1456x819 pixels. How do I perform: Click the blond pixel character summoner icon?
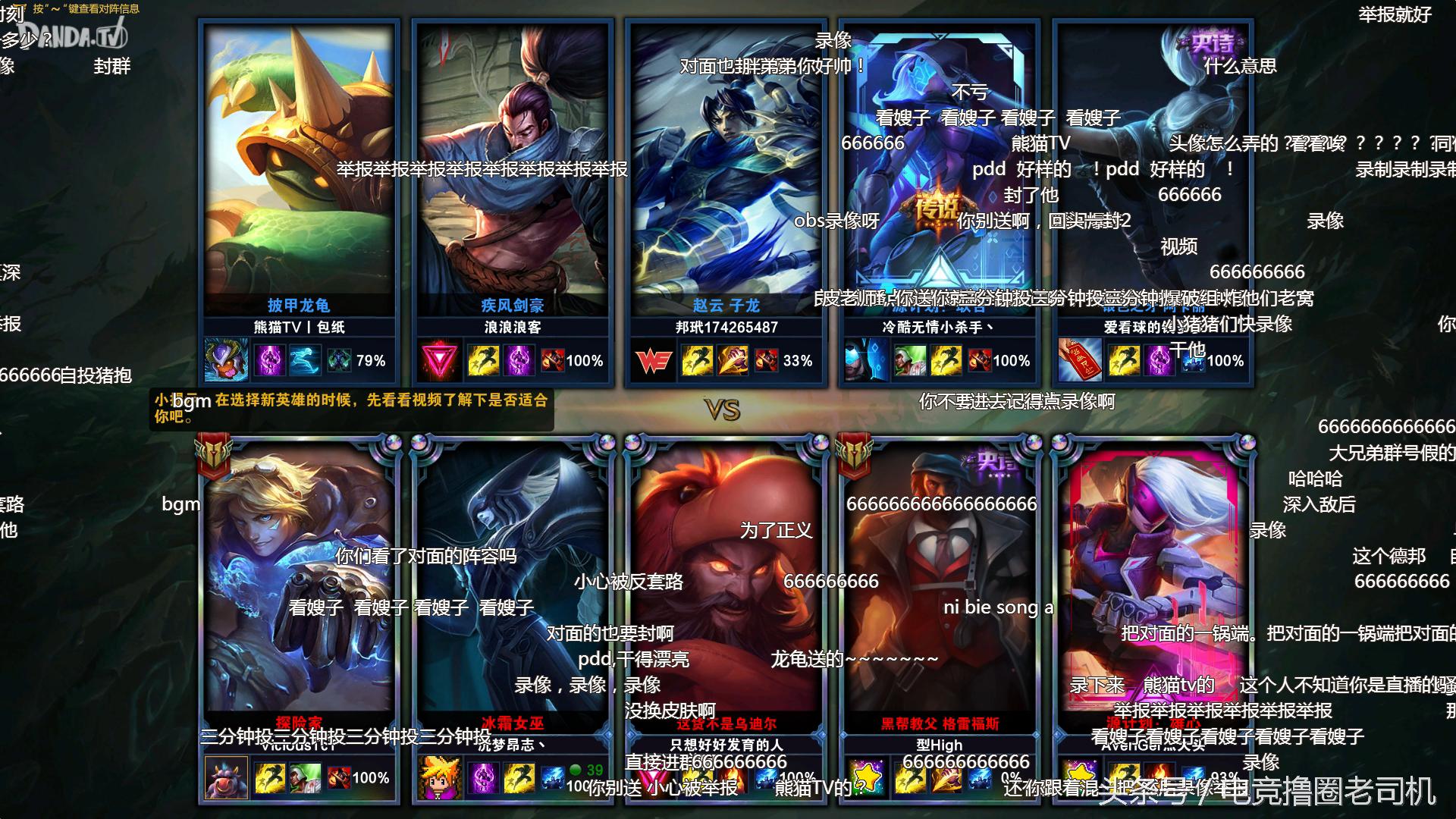coord(439,778)
